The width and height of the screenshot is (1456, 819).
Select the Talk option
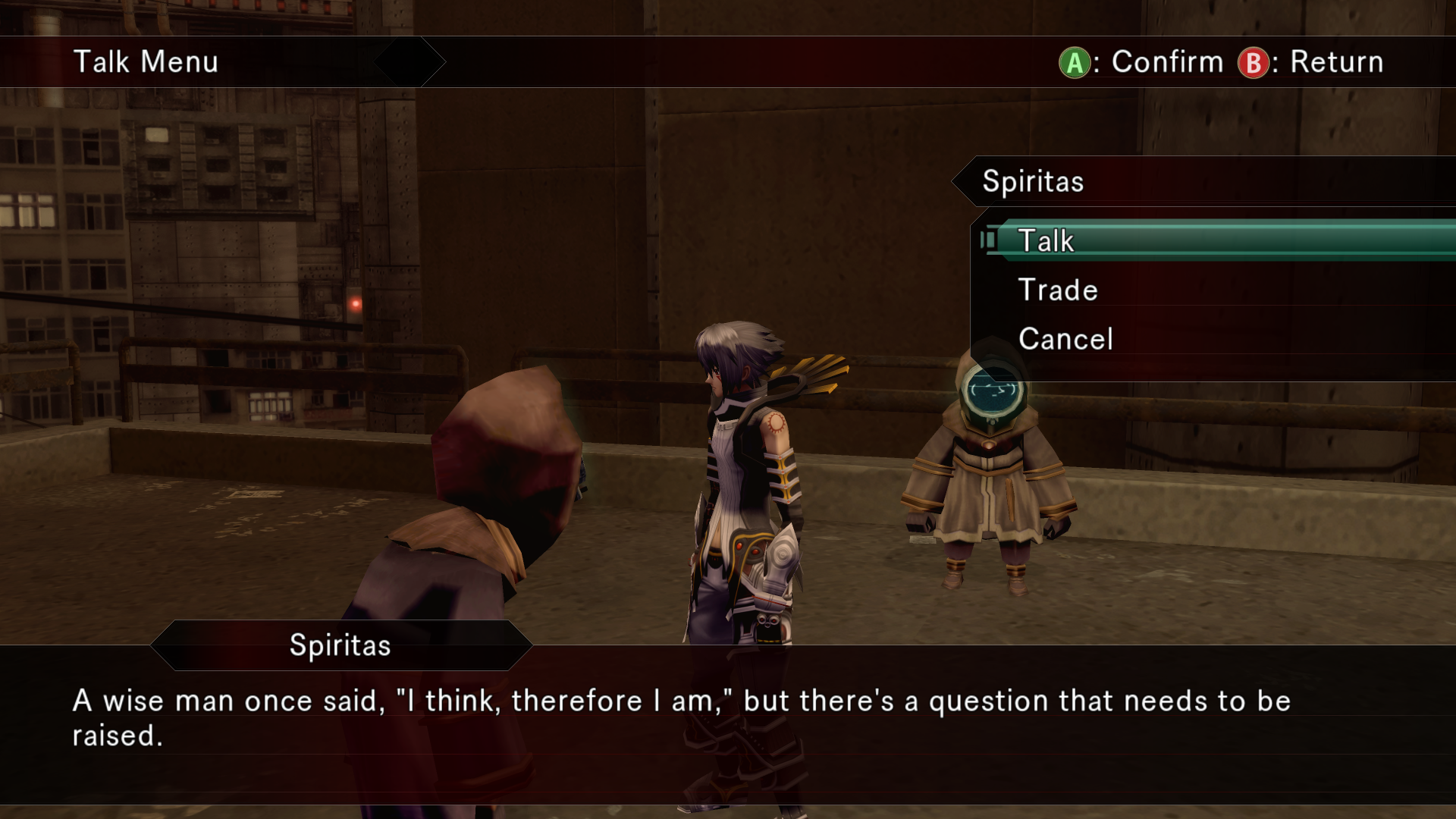[x=1046, y=241]
